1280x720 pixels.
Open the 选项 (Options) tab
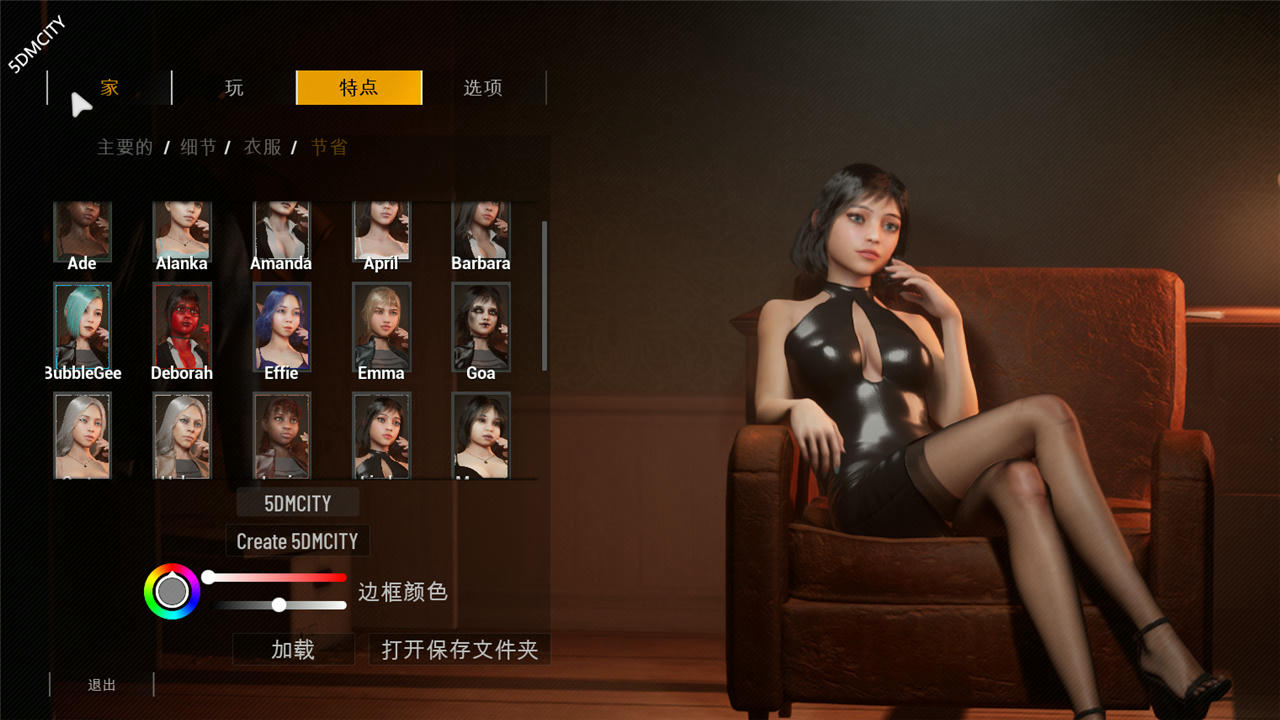483,88
